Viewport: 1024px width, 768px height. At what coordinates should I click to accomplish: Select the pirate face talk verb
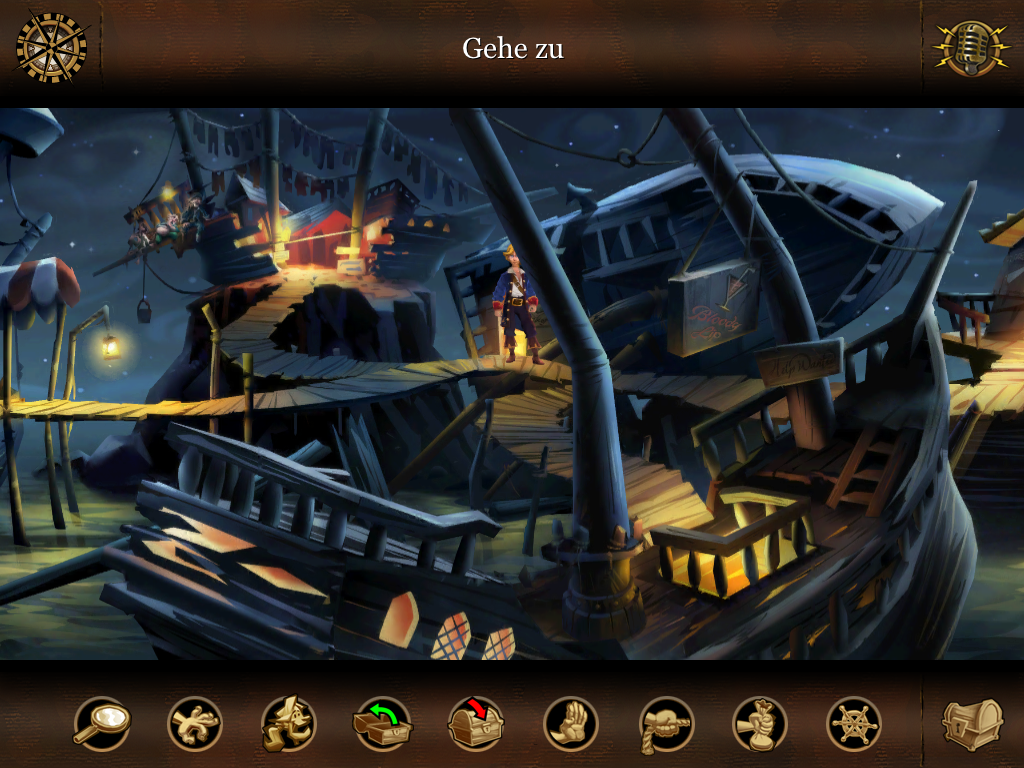coord(289,723)
